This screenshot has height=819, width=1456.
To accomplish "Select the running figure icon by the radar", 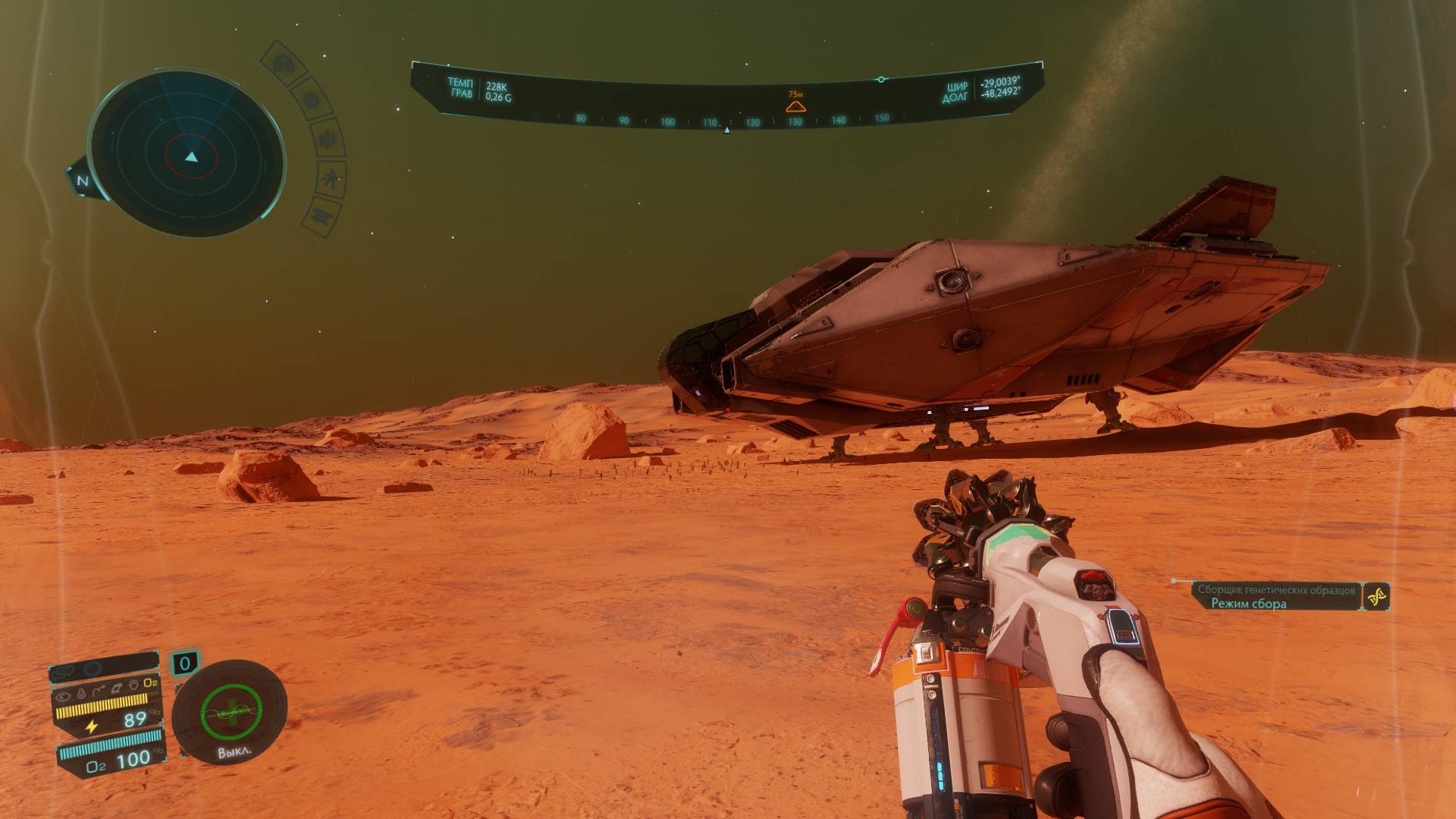I will coord(331,179).
